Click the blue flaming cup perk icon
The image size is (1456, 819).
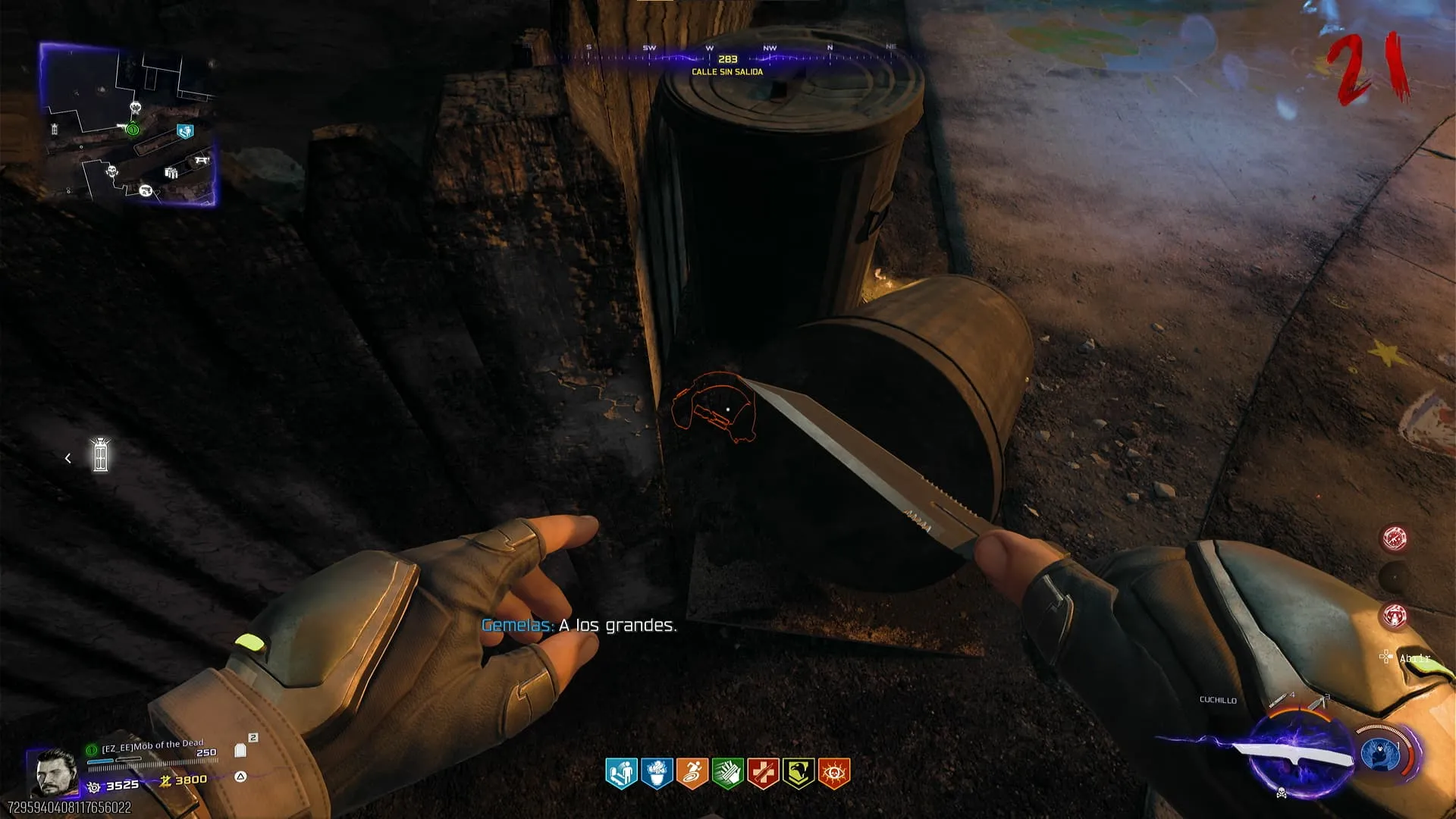657,773
